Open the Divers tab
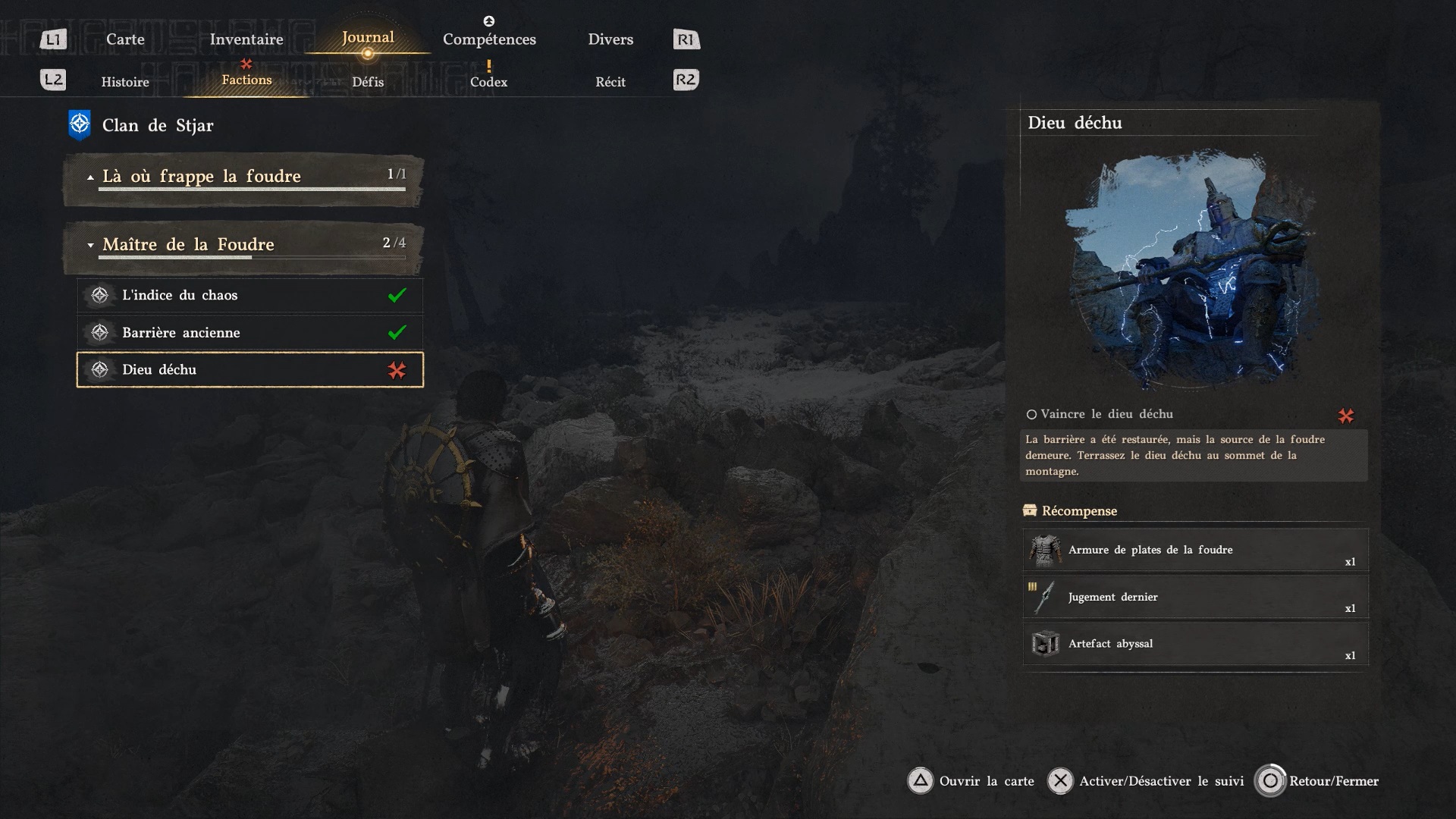The width and height of the screenshot is (1456, 819). (610, 39)
